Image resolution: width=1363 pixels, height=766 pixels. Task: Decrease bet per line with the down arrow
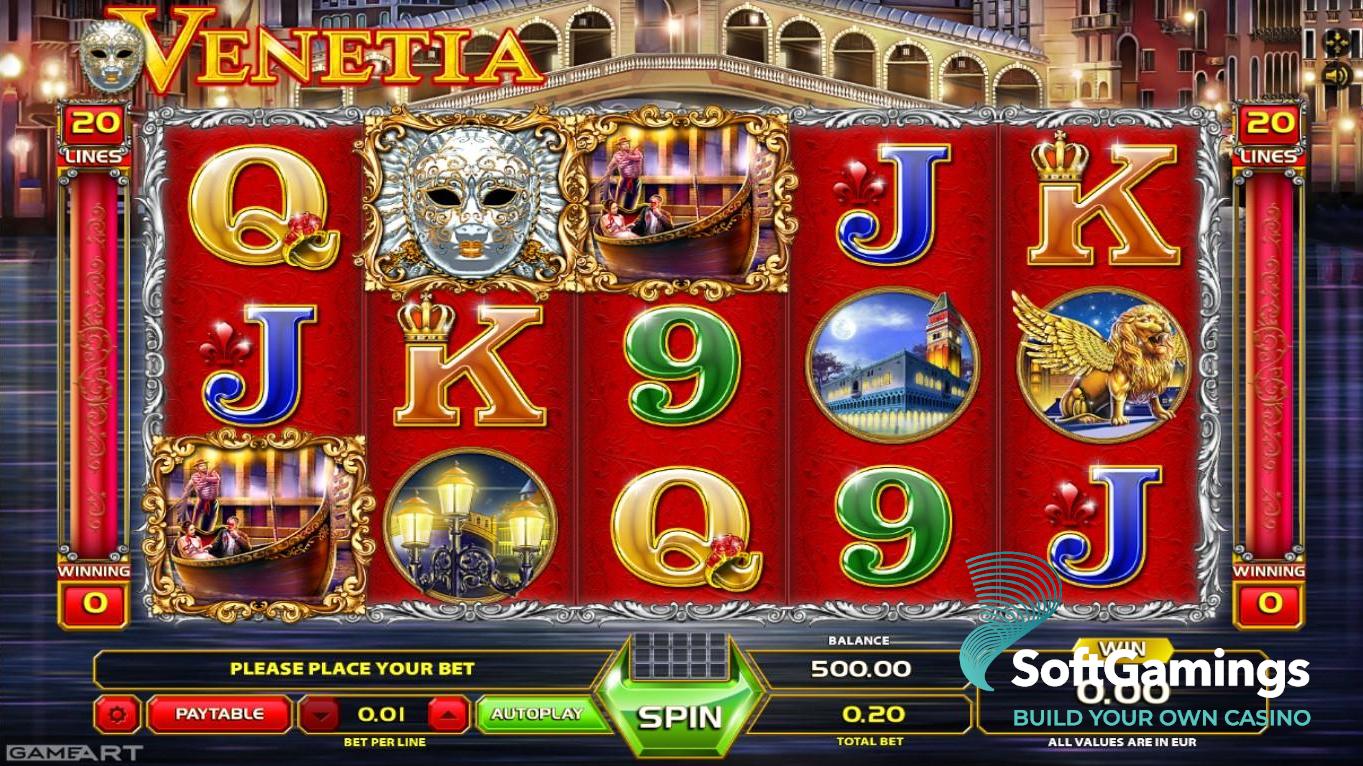click(321, 714)
